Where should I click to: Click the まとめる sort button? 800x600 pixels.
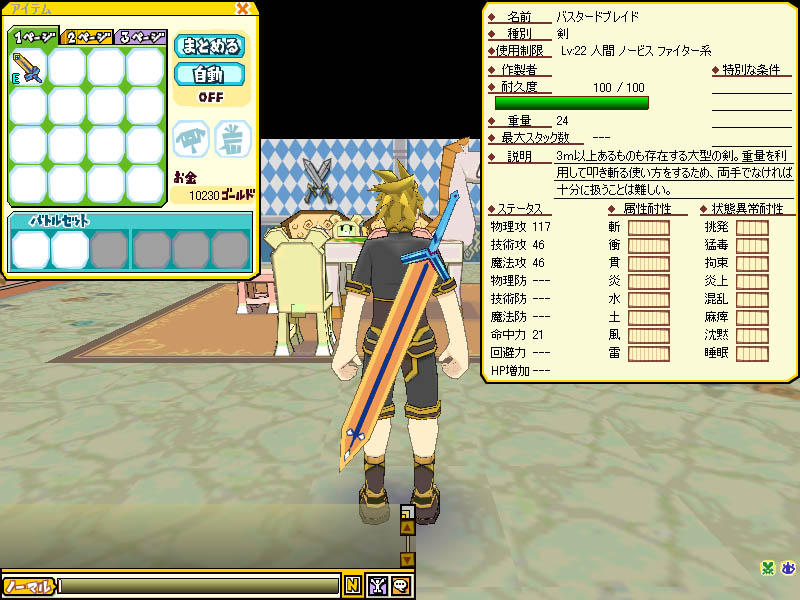[x=210, y=46]
